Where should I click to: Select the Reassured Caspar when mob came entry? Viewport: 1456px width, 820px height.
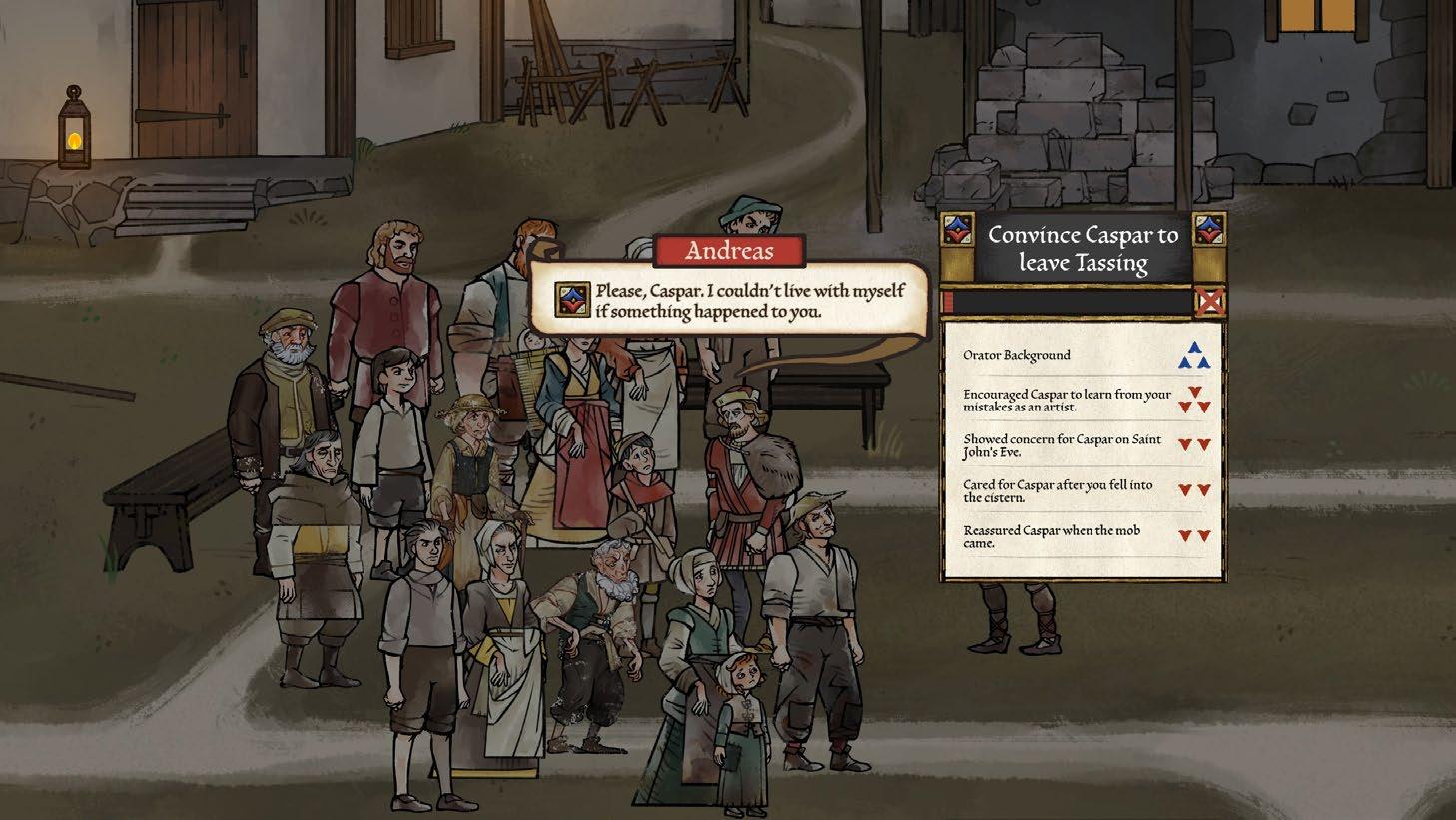tap(1083, 536)
